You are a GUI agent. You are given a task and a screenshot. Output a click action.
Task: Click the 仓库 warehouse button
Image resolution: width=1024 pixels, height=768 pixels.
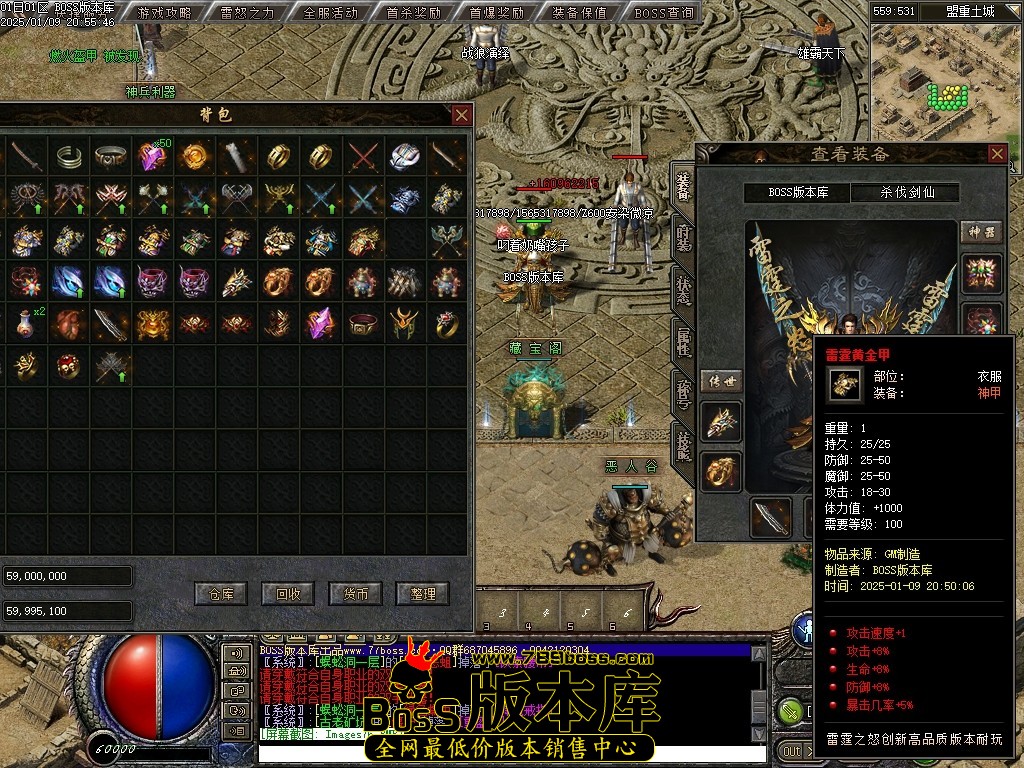221,593
